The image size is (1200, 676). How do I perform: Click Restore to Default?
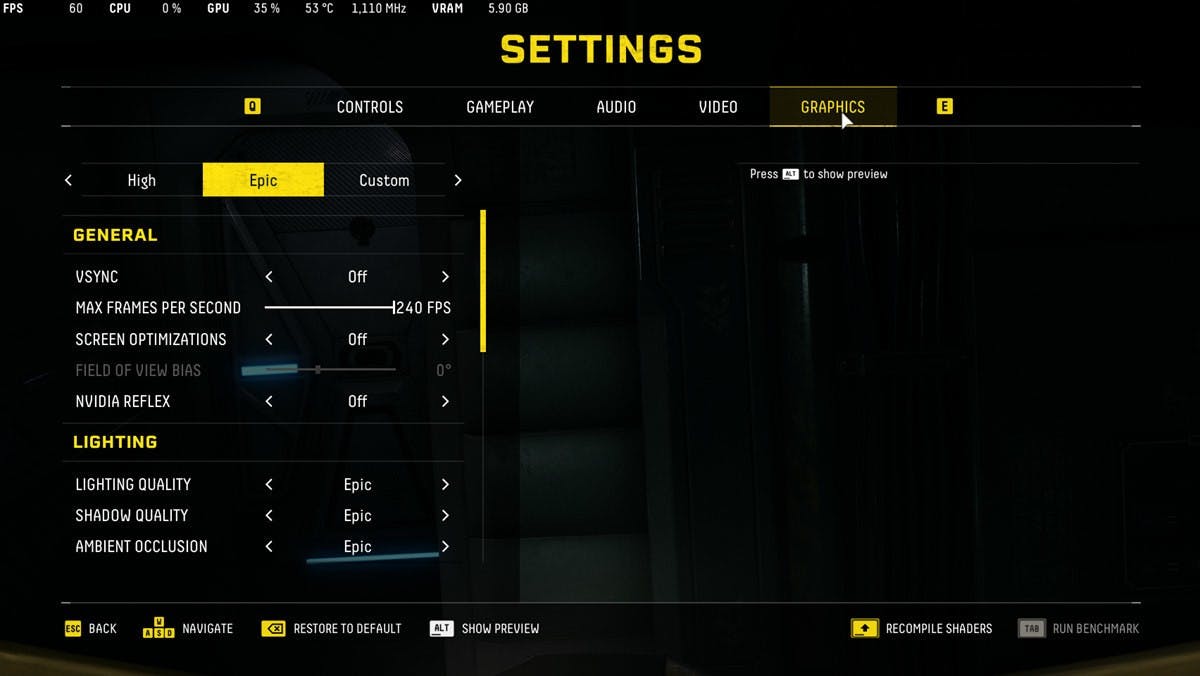[332, 629]
